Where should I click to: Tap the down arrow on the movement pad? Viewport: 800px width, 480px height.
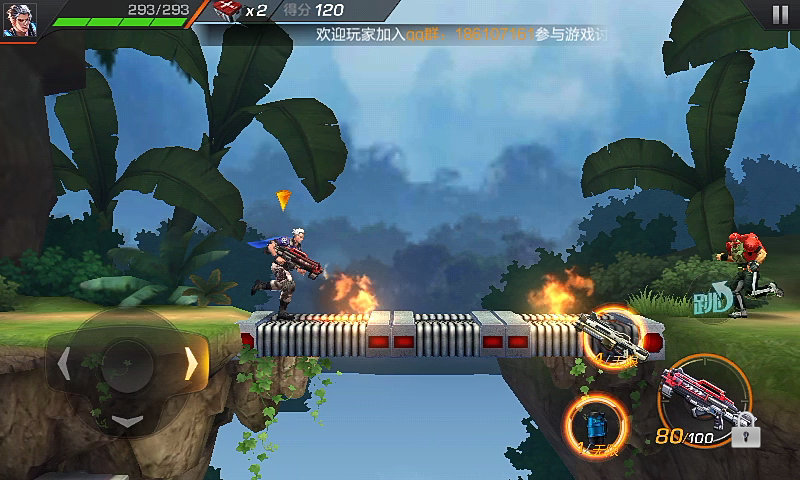127,421
